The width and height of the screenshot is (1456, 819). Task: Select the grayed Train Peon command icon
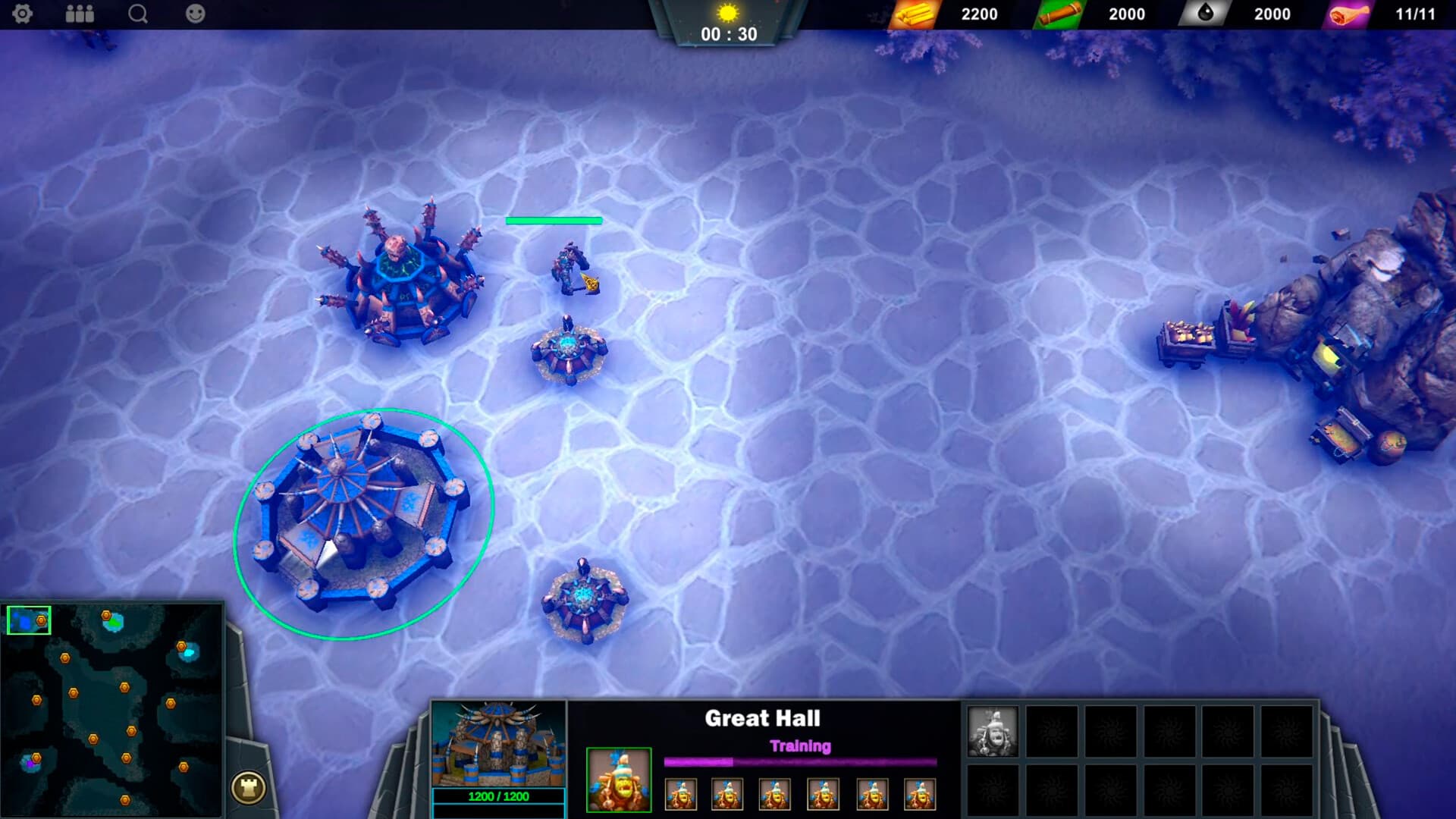(993, 732)
